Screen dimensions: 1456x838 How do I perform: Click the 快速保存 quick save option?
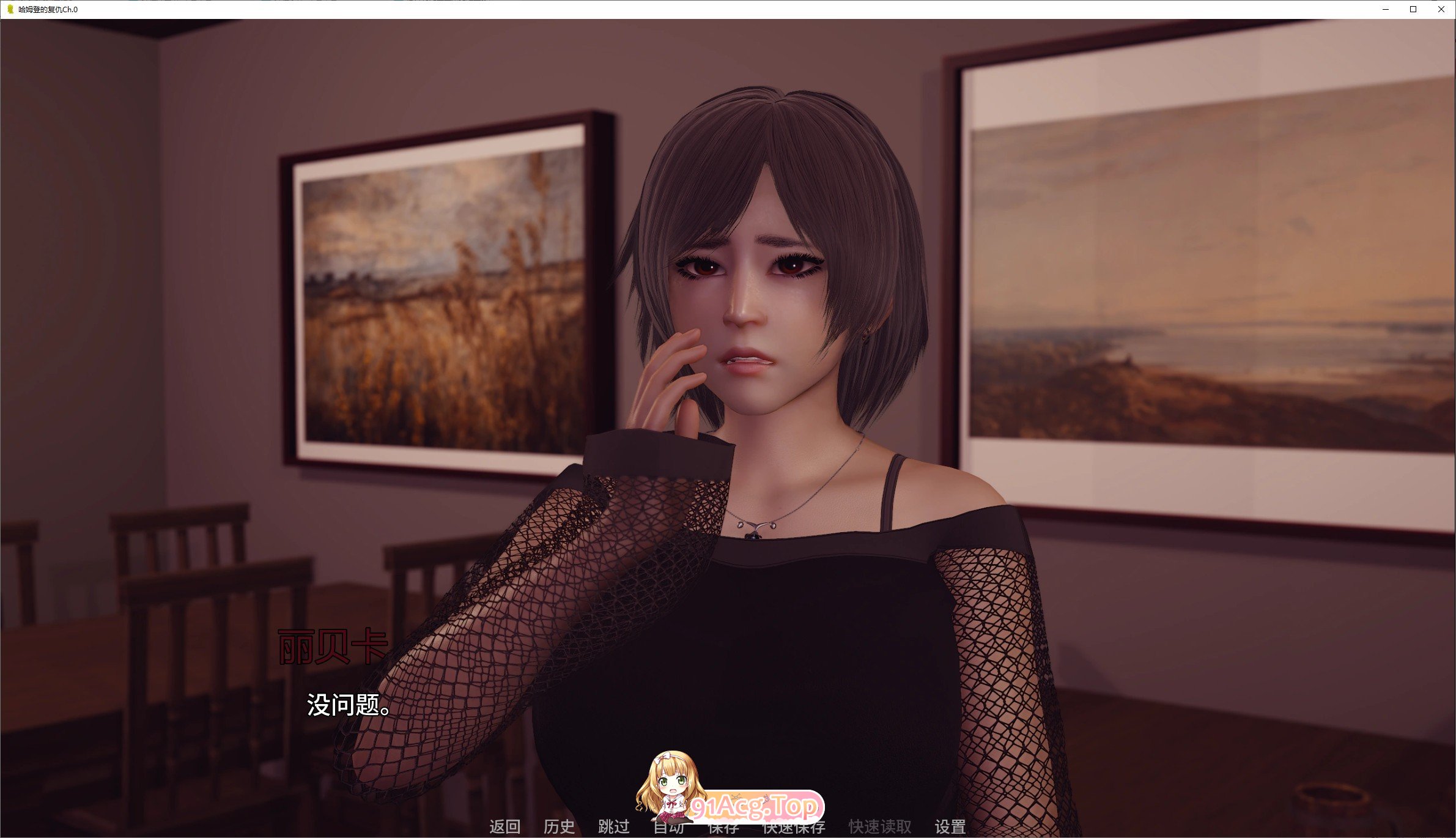click(x=793, y=828)
